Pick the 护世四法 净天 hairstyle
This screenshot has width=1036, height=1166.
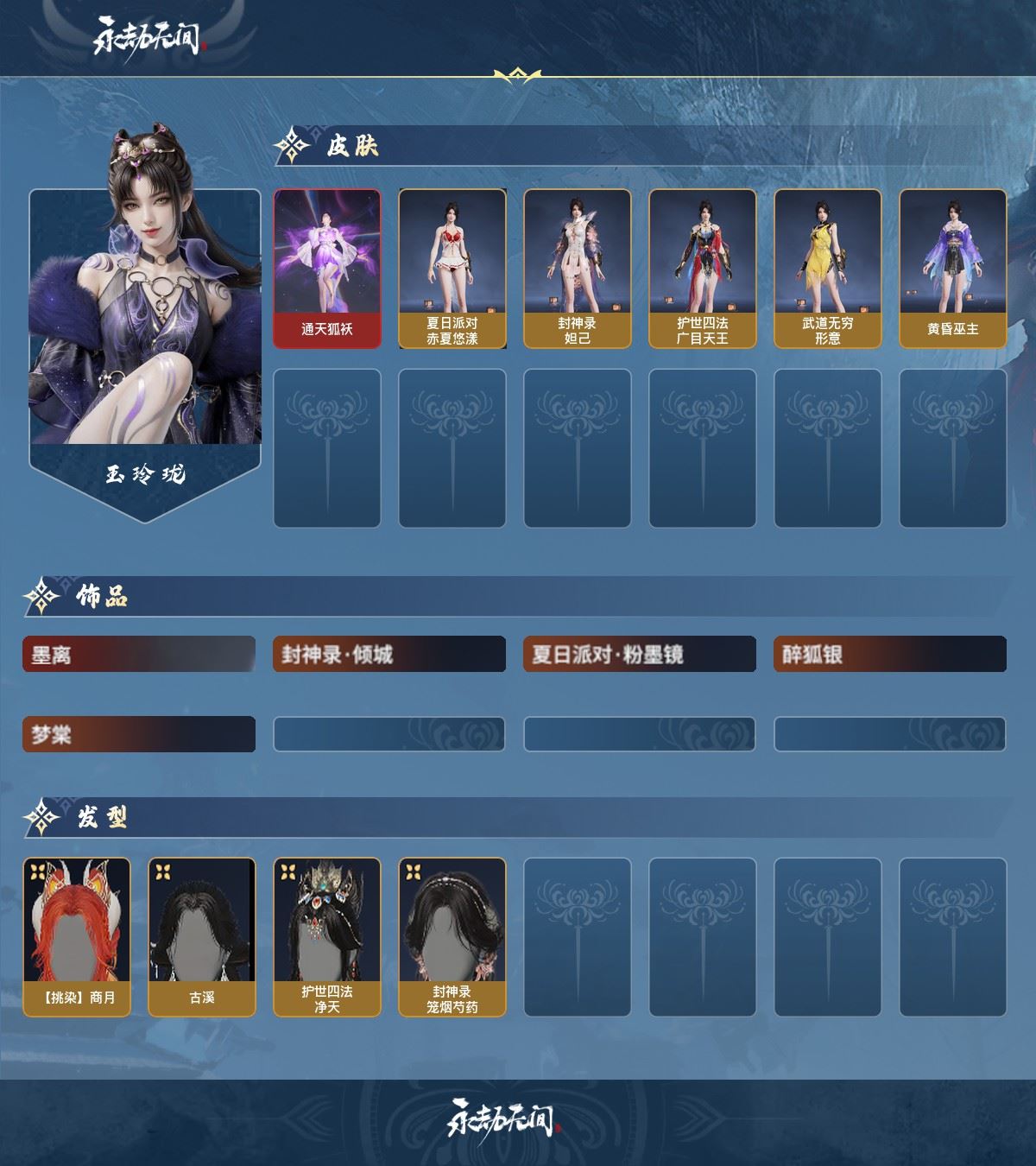coord(327,937)
